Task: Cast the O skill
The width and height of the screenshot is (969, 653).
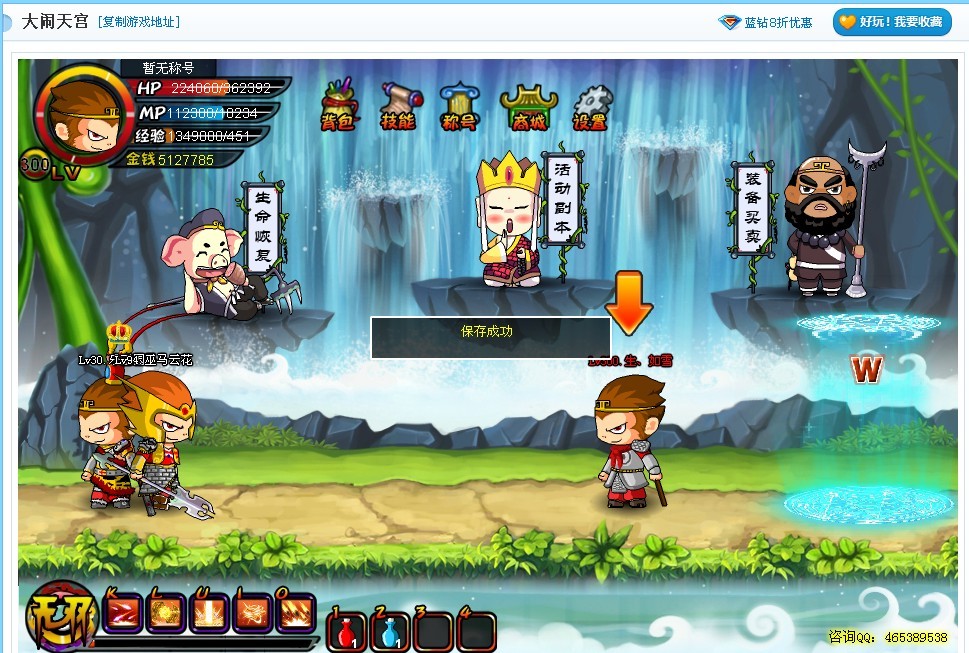Action: click(297, 613)
